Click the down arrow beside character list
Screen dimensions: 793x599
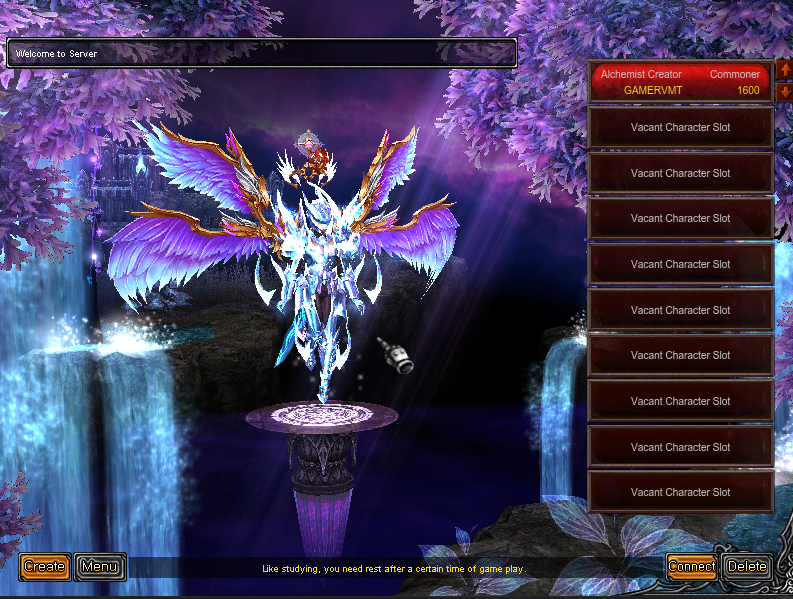point(783,92)
